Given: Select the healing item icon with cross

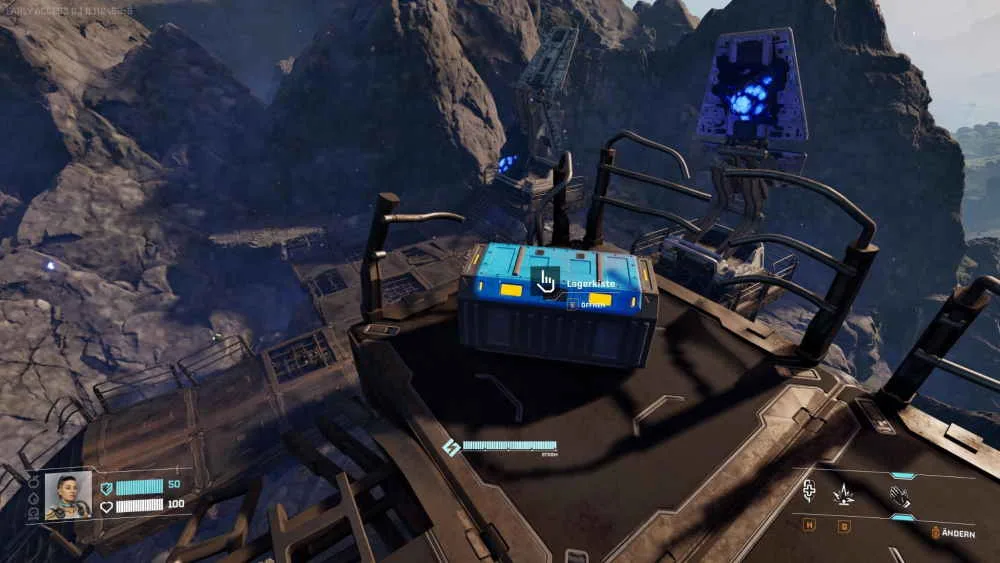Looking at the screenshot, I should [x=810, y=493].
